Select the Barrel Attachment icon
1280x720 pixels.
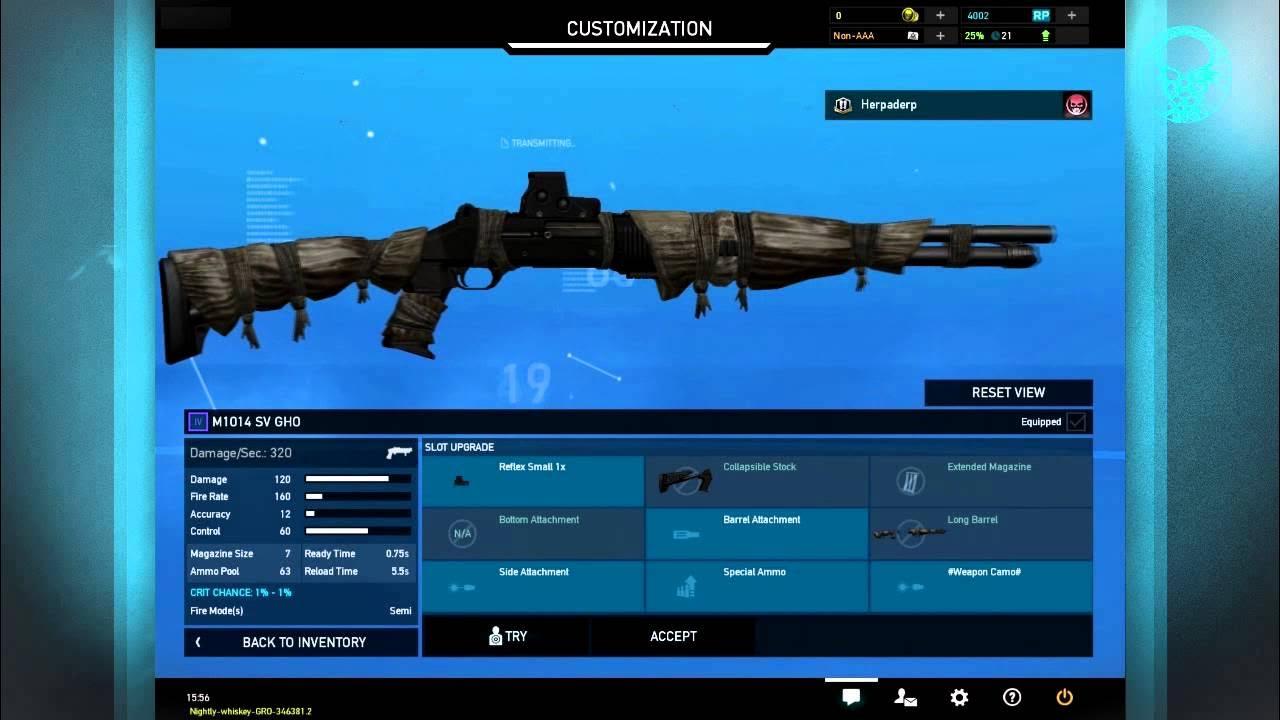(687, 533)
